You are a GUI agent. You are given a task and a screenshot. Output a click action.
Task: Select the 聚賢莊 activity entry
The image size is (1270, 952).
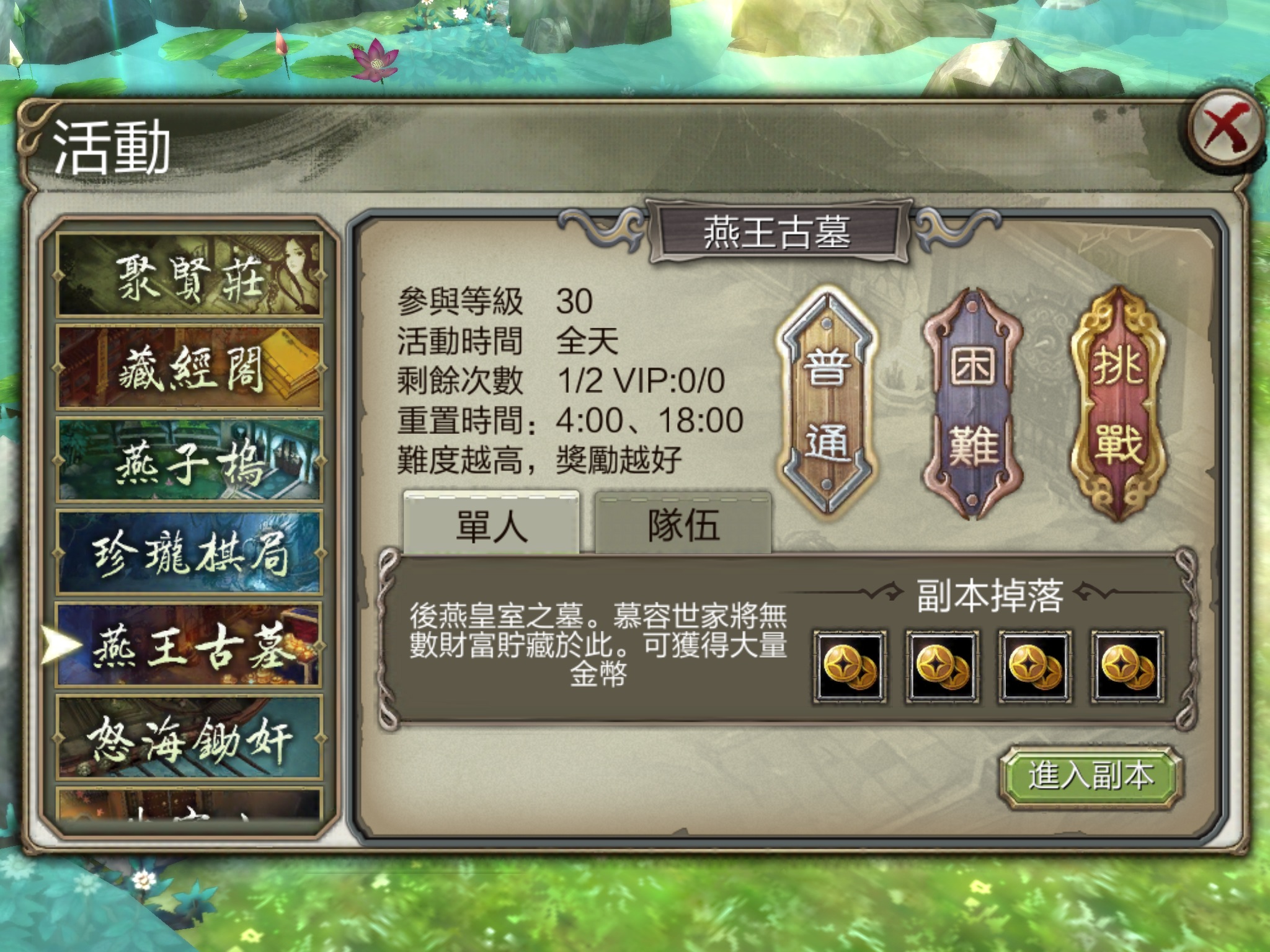pyautogui.click(x=189, y=275)
